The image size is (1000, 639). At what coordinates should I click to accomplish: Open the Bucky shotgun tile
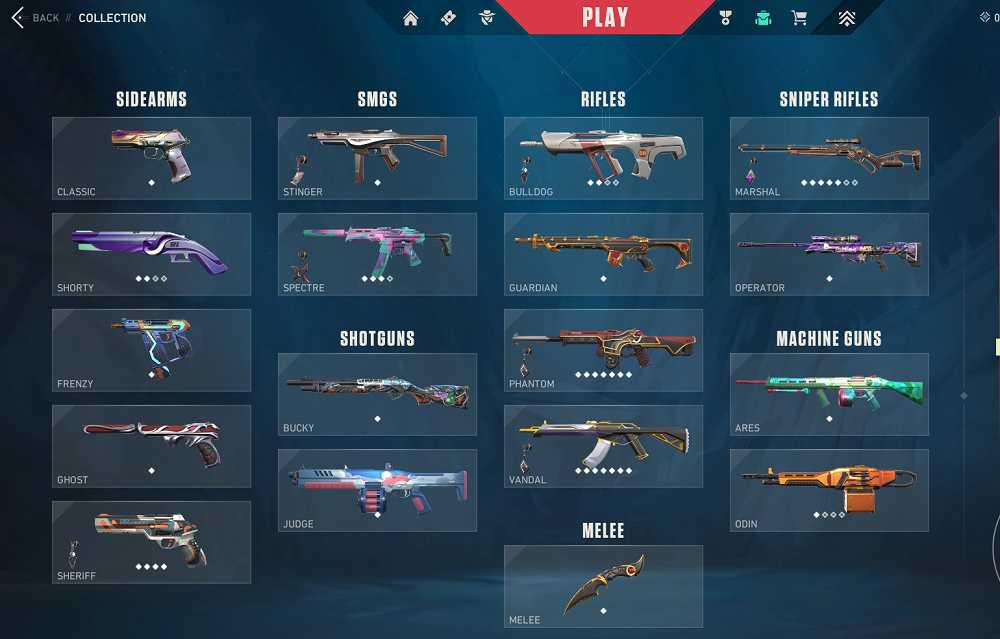[x=377, y=394]
